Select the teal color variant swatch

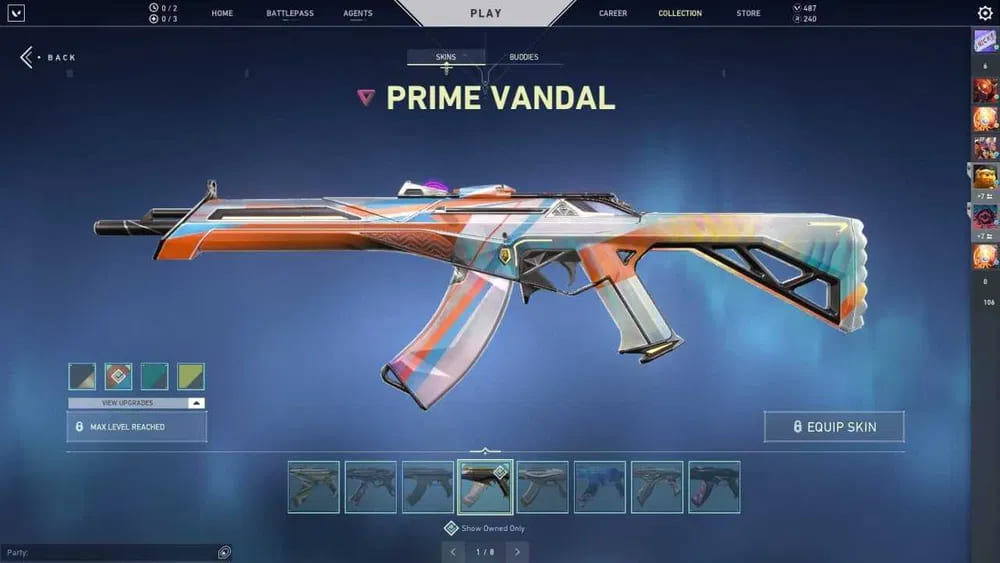tap(154, 377)
